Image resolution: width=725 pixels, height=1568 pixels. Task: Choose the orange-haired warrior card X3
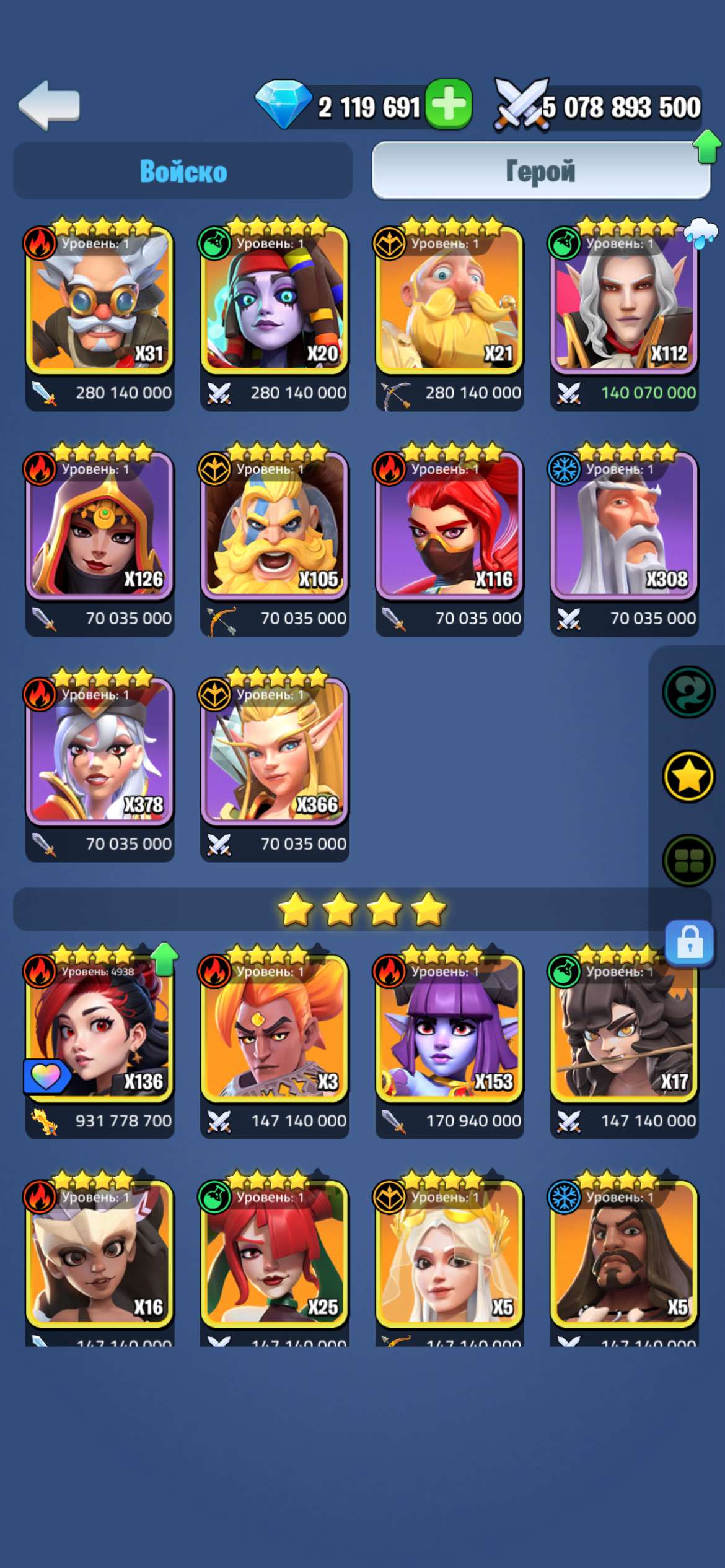coord(274,1029)
